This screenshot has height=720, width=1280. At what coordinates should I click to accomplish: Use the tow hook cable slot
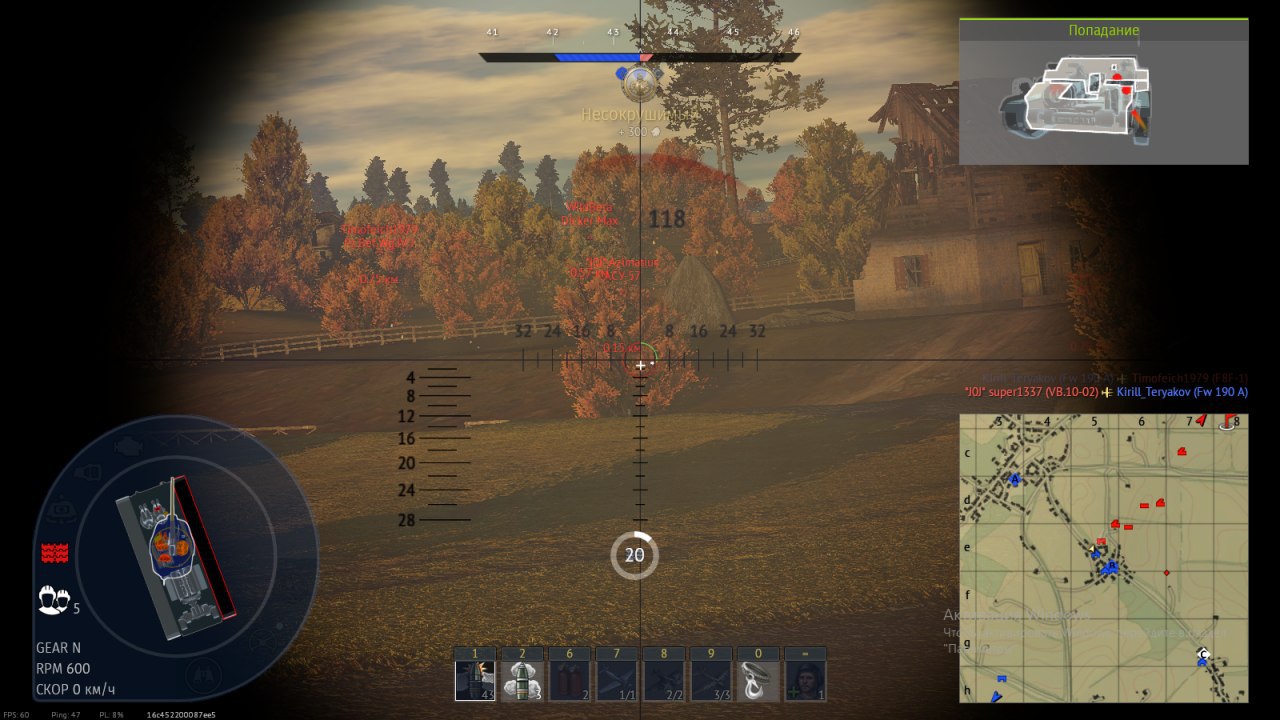(x=758, y=679)
